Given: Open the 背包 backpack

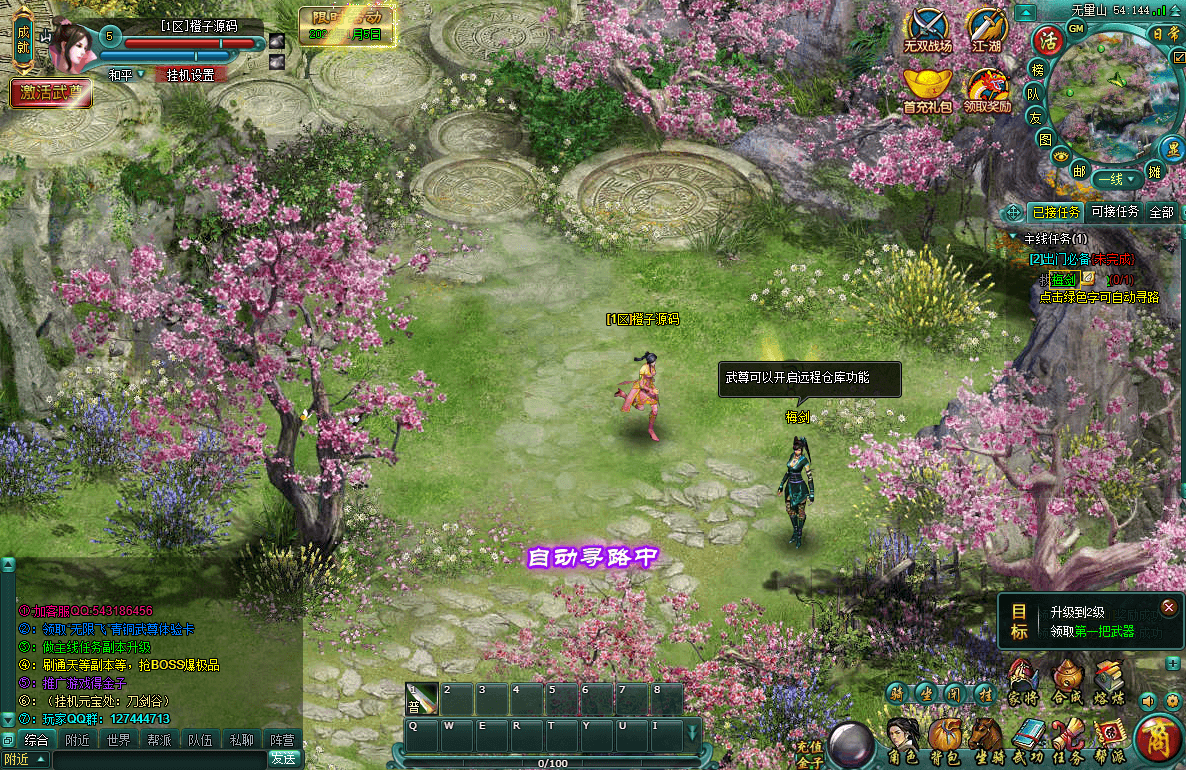Looking at the screenshot, I should pyautogui.click(x=944, y=740).
